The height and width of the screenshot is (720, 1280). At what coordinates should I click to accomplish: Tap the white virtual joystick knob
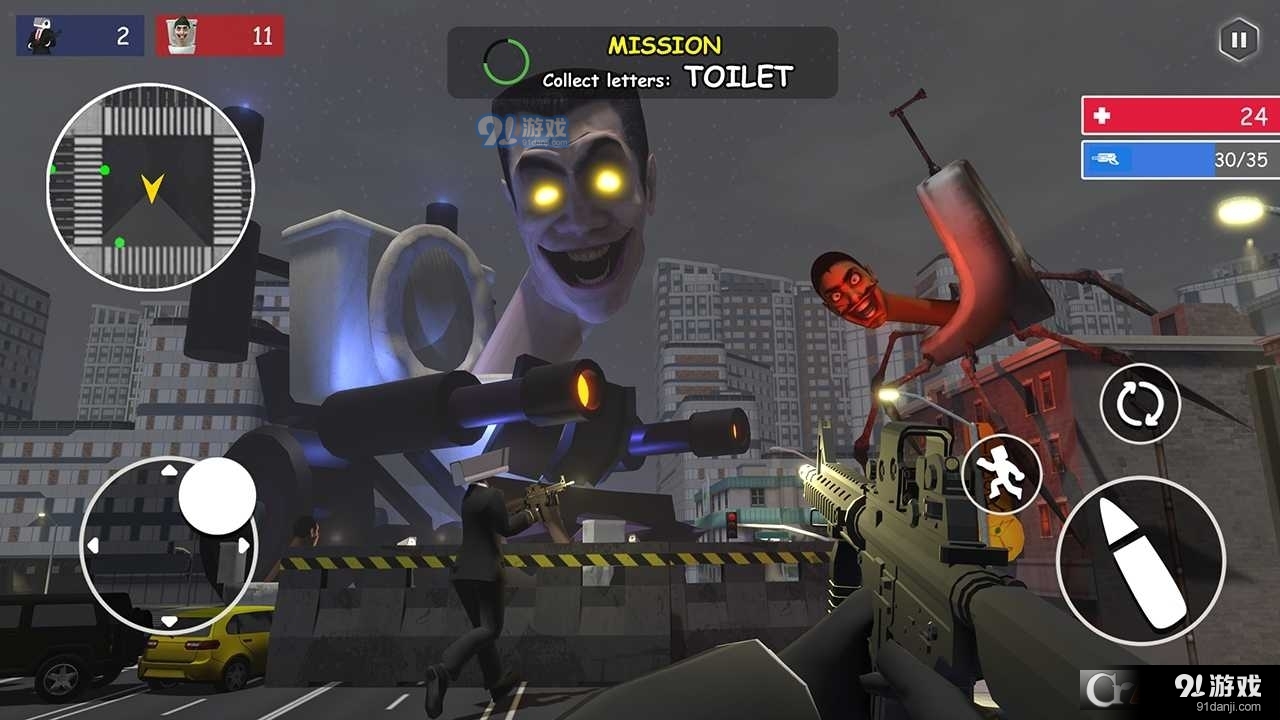(217, 496)
